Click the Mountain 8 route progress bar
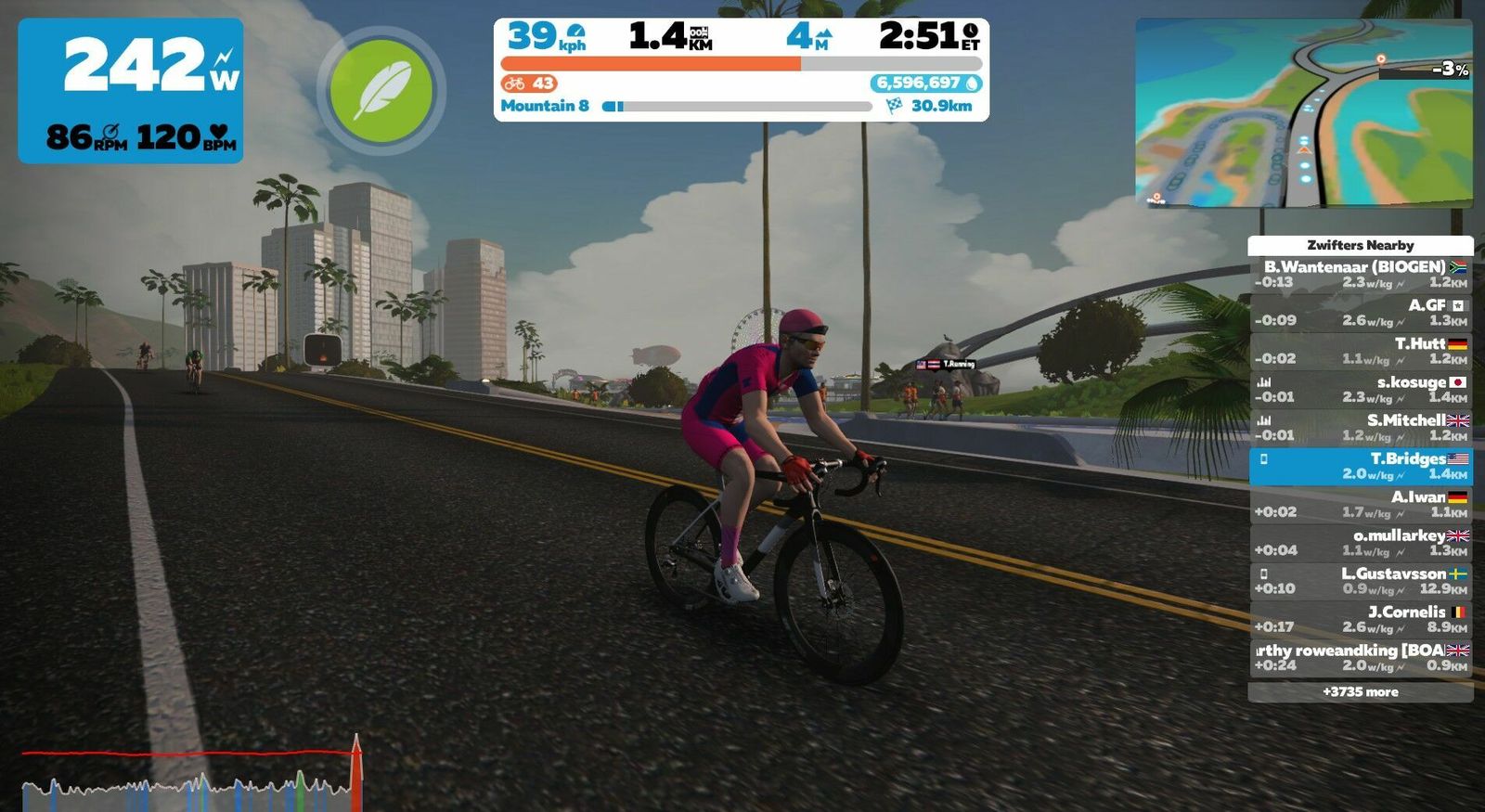Viewport: 1485px width, 812px height. (x=737, y=107)
